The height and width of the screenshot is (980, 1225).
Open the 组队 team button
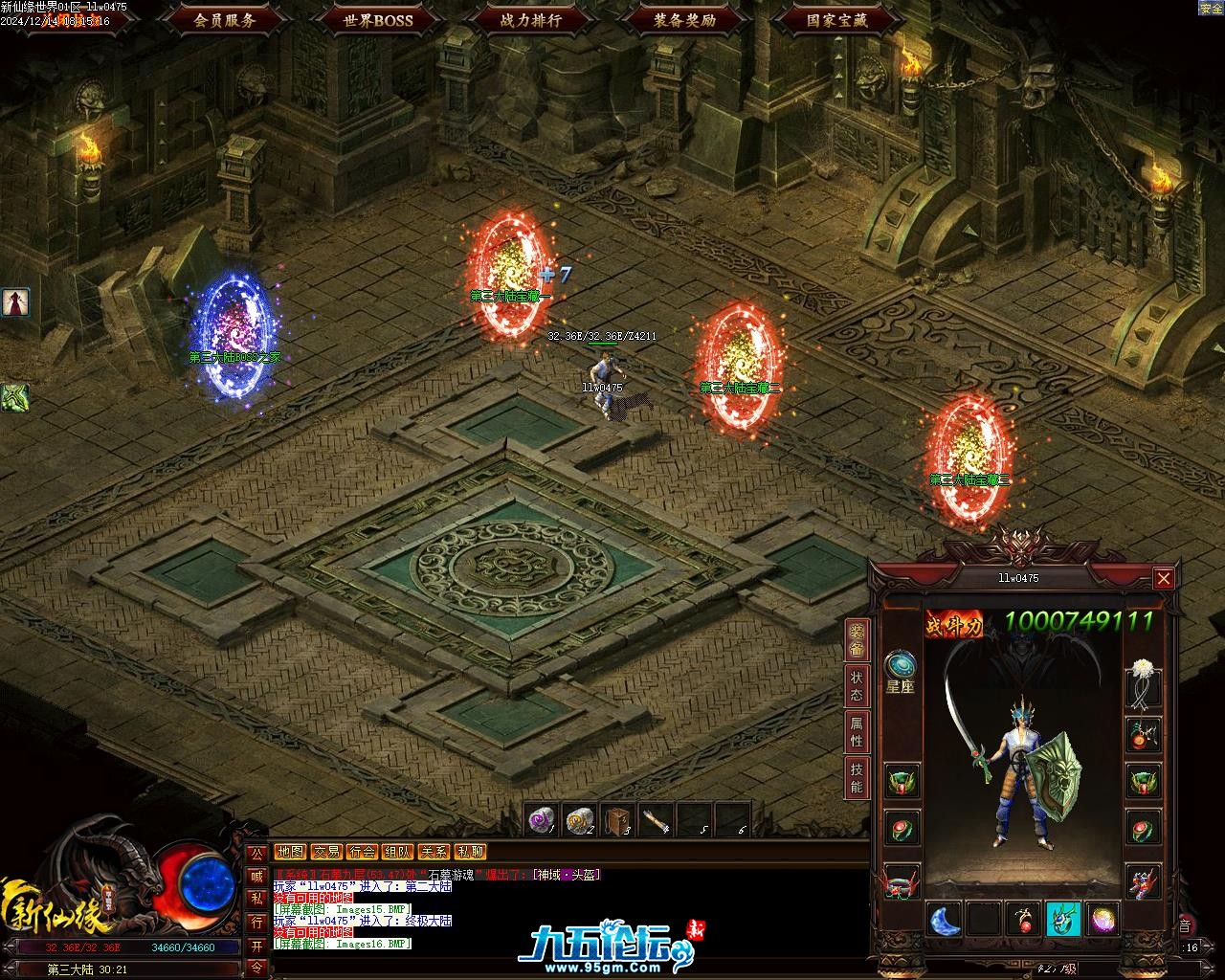[398, 852]
